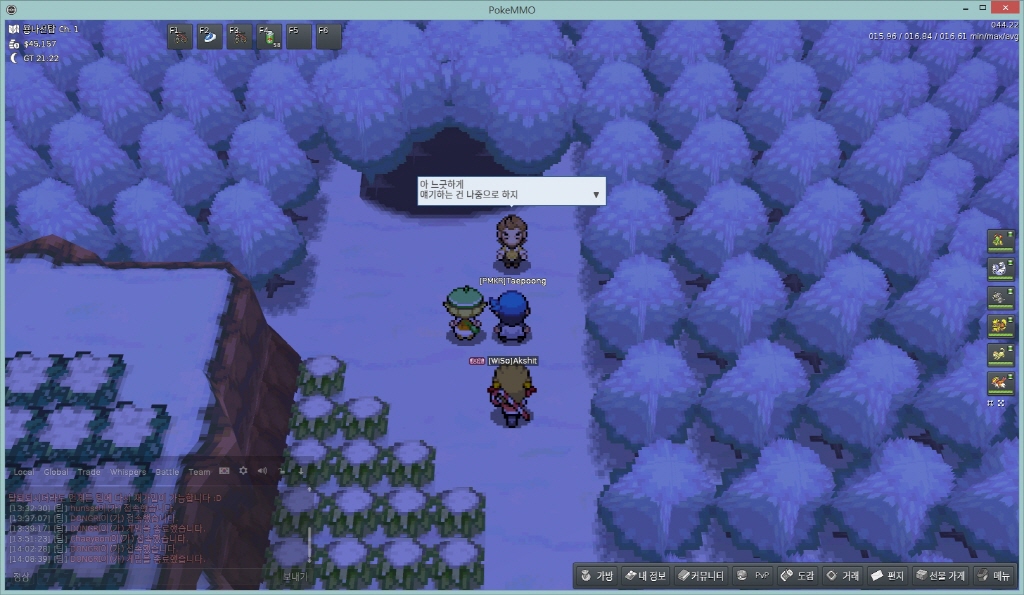Open the Team chat tab
The image size is (1024, 595).
[199, 472]
